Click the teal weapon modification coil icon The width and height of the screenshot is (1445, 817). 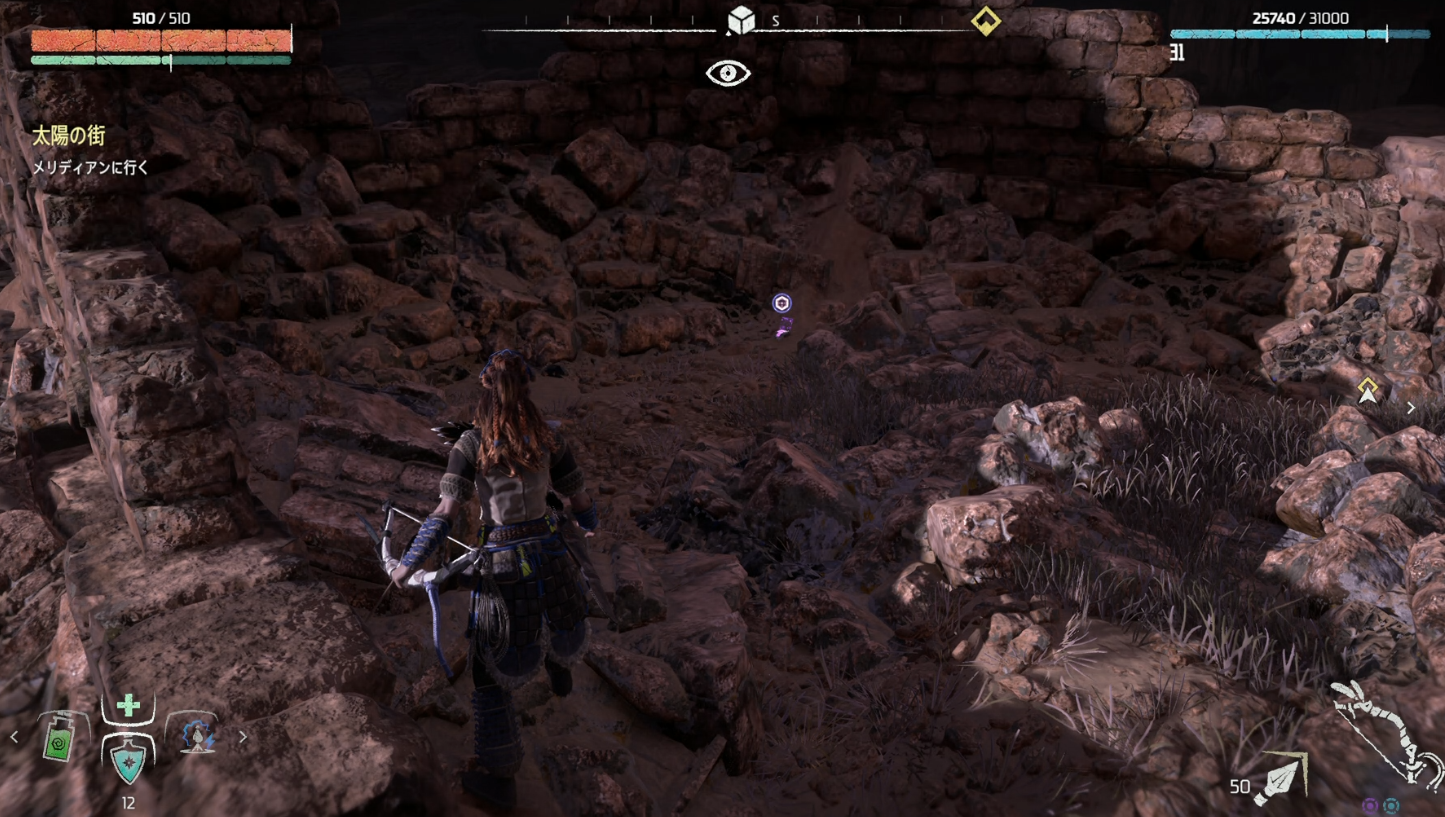(x=1391, y=805)
